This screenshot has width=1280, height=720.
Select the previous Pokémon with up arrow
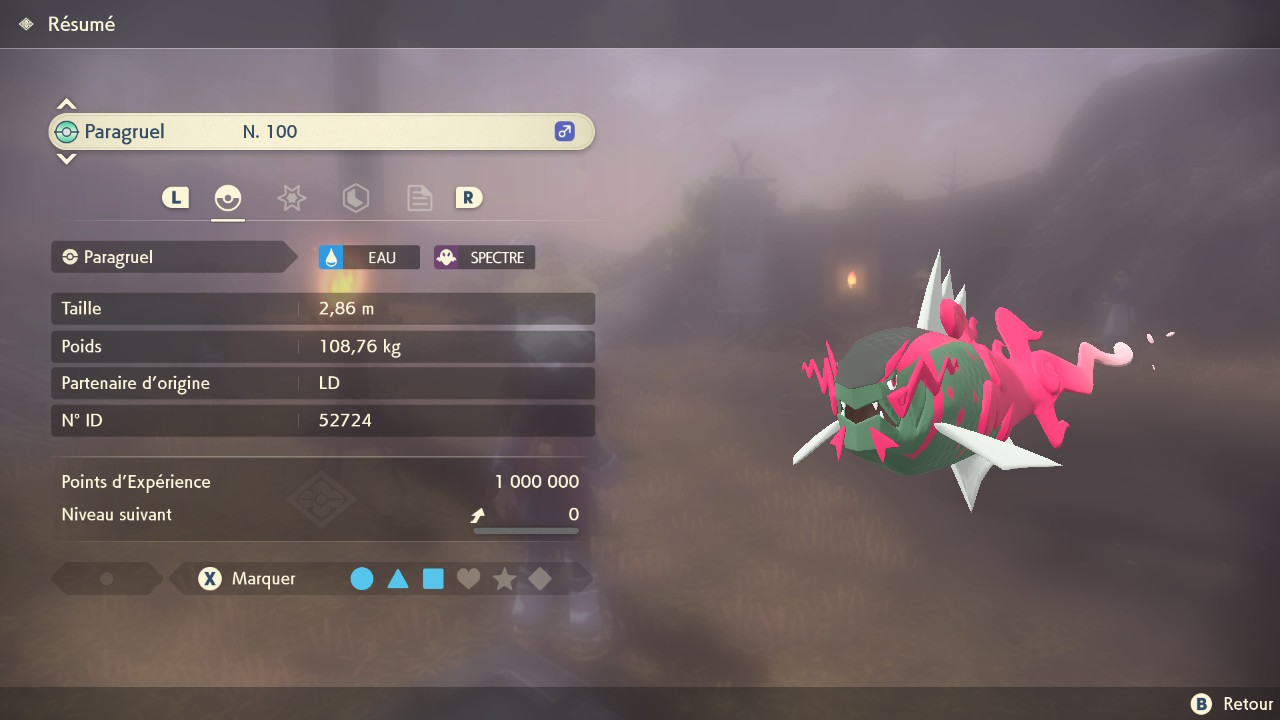(x=66, y=104)
